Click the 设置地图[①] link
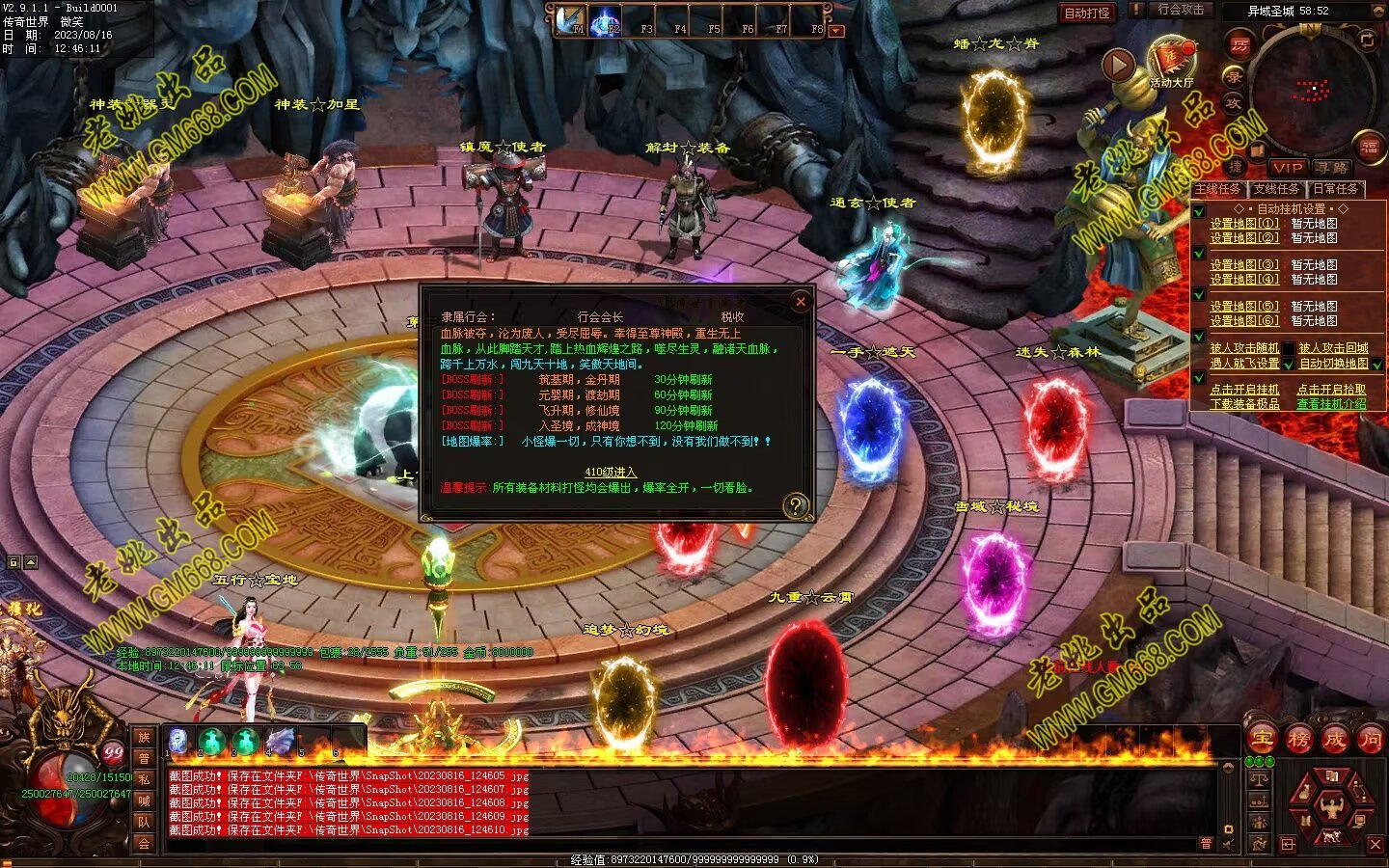1389x868 pixels. 1244,223
